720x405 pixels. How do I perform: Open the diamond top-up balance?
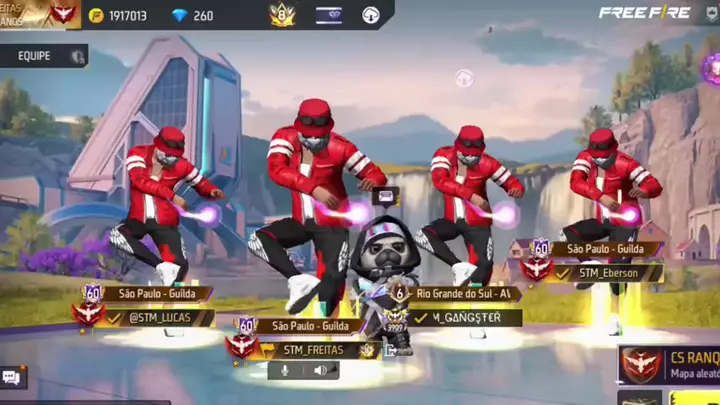[x=193, y=16]
